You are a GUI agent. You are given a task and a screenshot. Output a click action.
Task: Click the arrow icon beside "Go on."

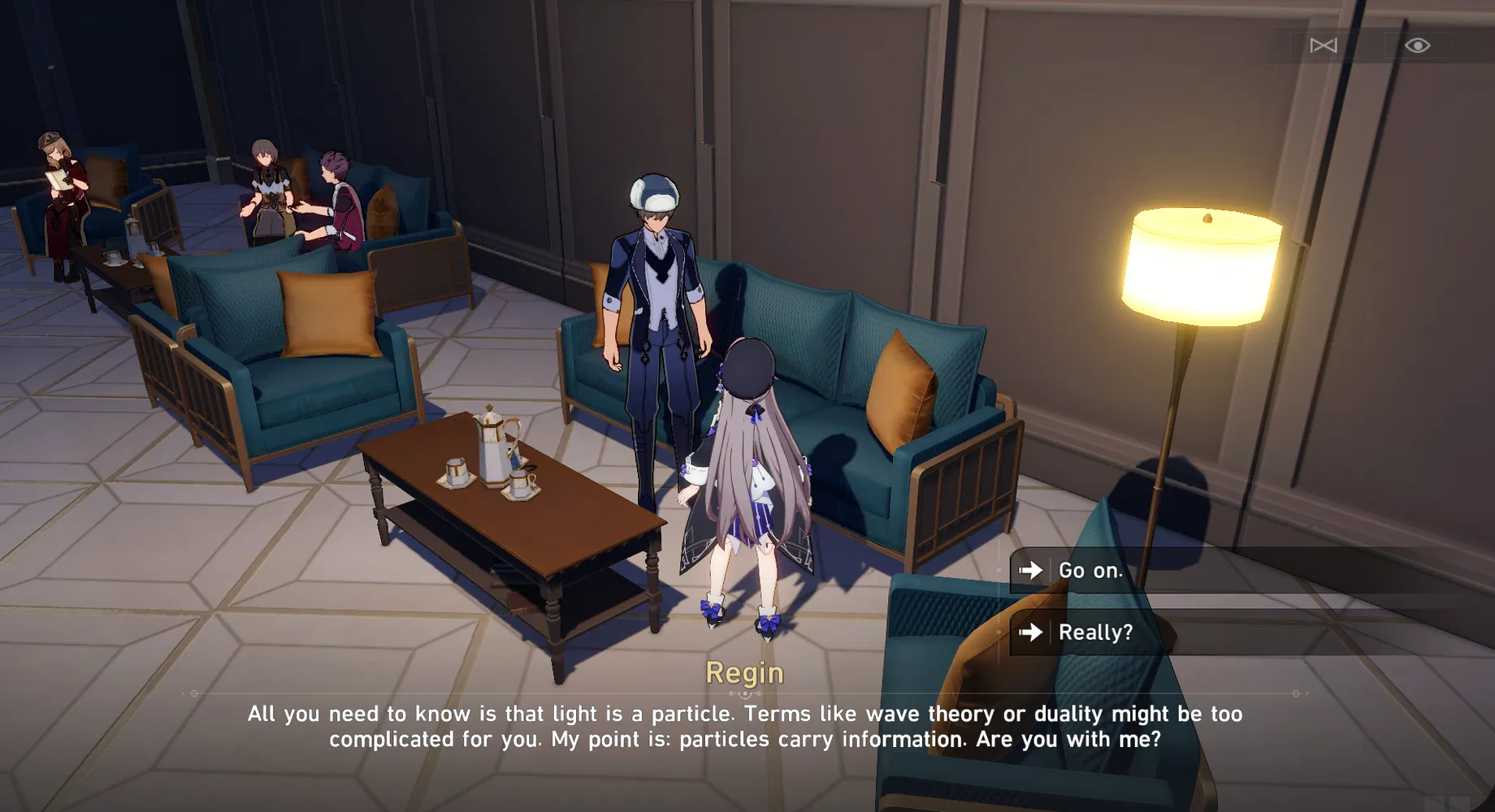(1032, 571)
